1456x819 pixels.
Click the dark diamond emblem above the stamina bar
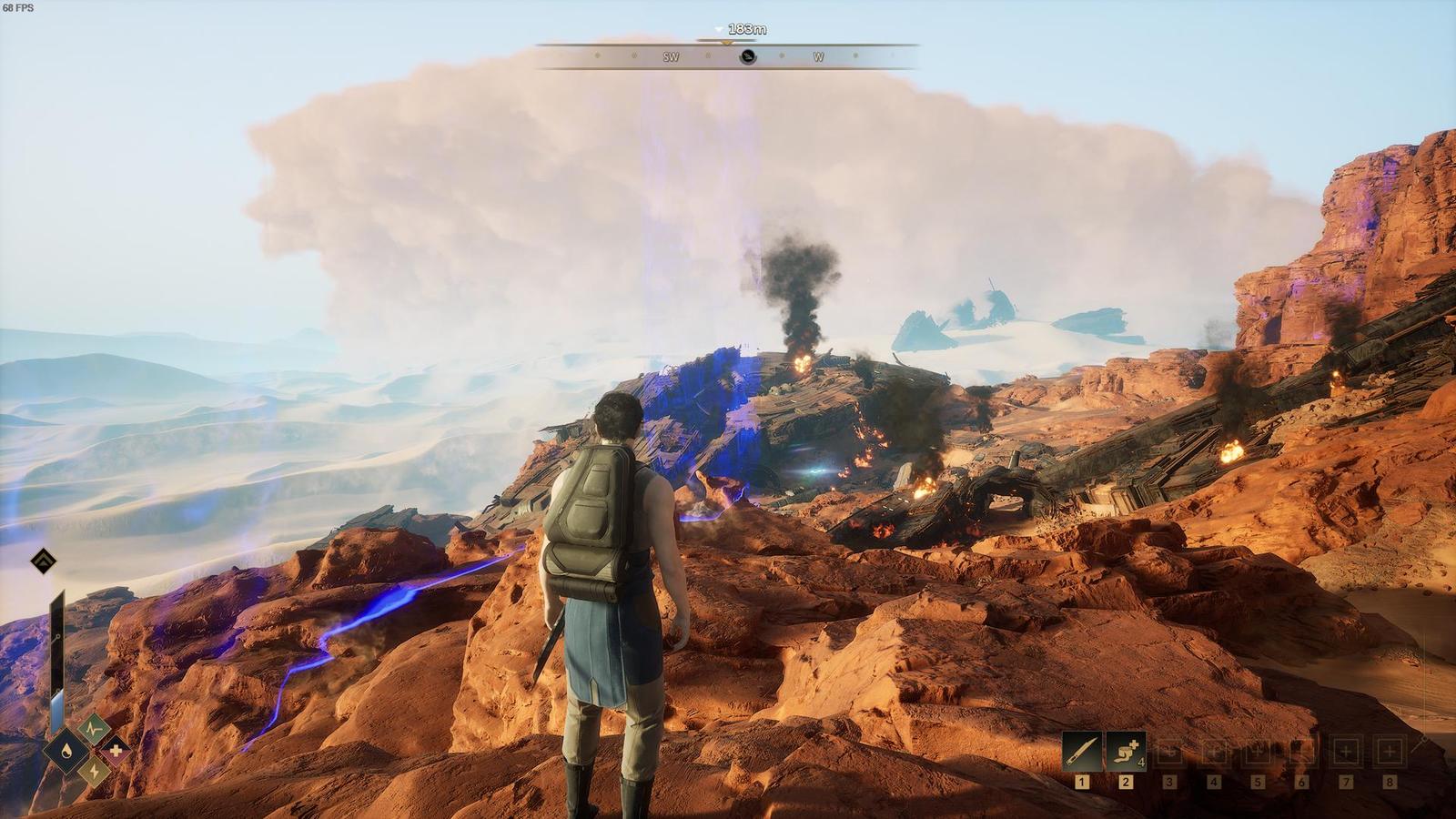tap(42, 561)
